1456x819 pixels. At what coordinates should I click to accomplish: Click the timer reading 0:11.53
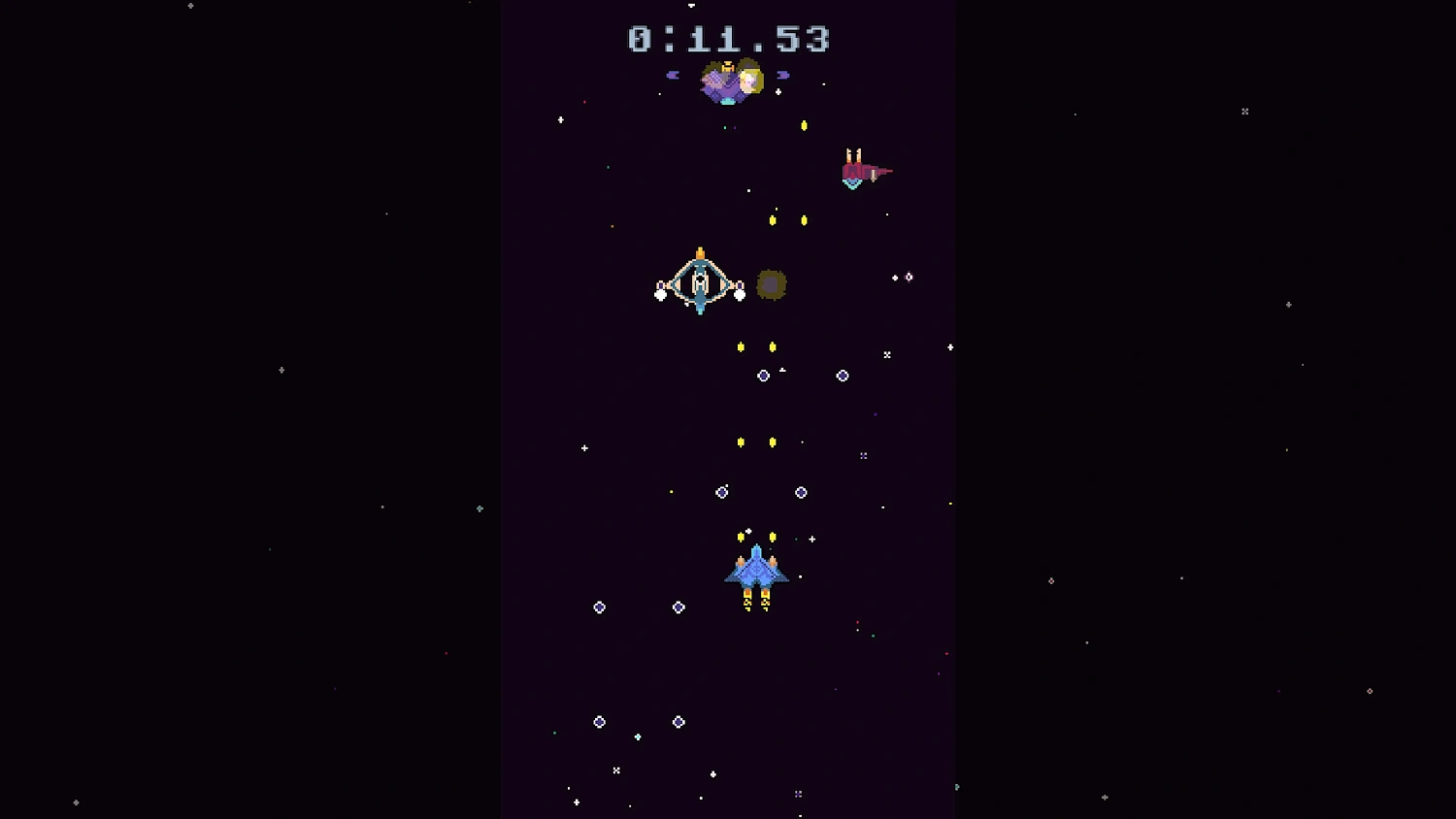click(728, 39)
